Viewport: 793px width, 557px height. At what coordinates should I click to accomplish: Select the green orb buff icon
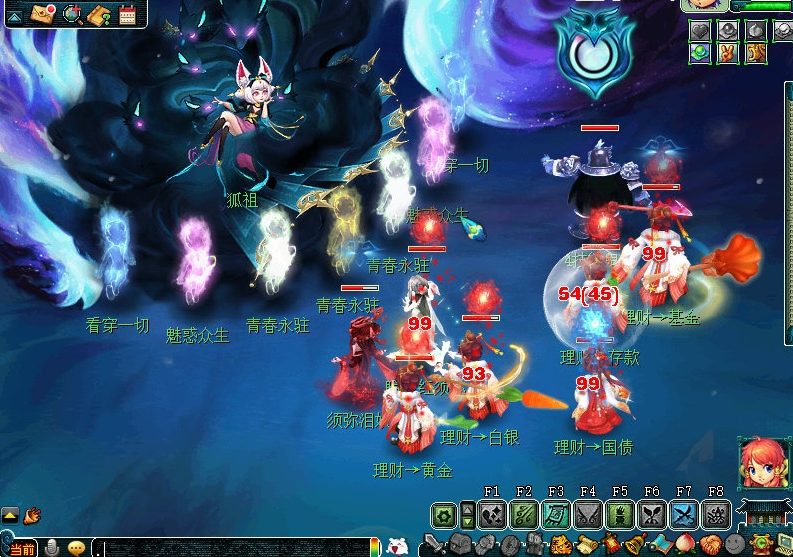pyautogui.click(x=700, y=52)
